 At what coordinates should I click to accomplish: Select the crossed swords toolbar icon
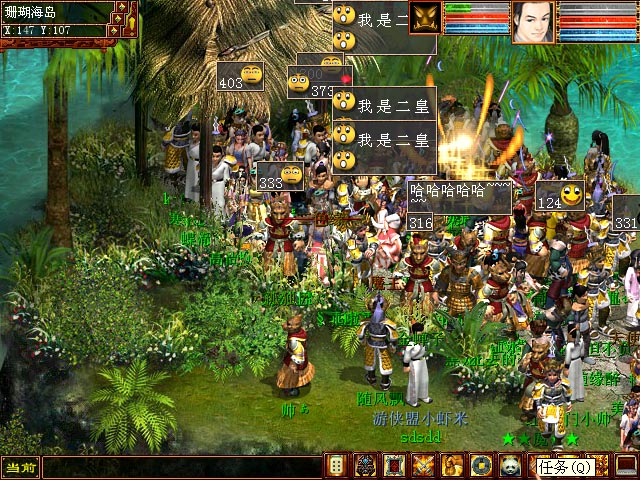[424, 466]
